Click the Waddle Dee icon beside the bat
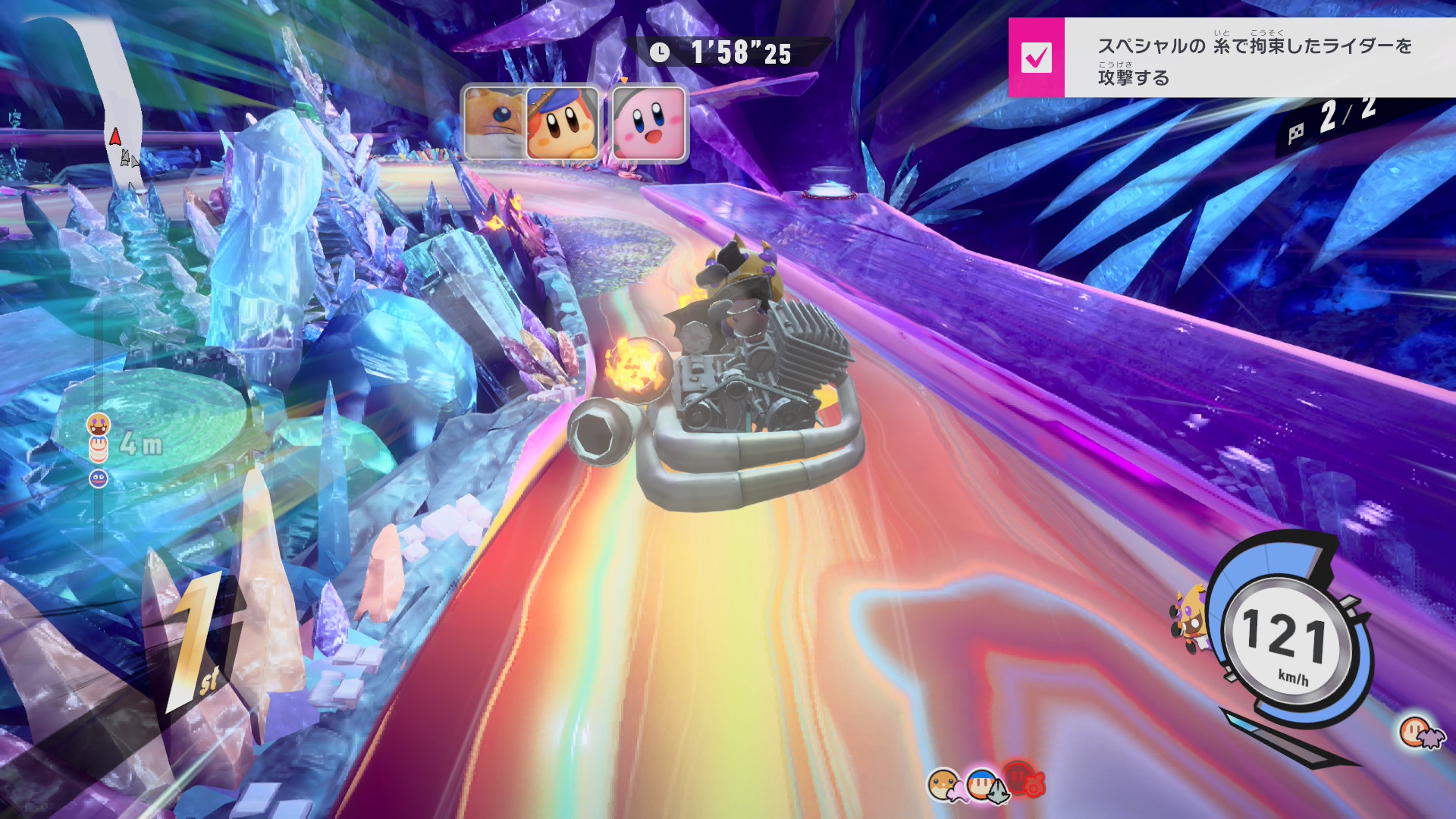This screenshot has width=1456, height=819. pyautogui.click(x=1414, y=731)
